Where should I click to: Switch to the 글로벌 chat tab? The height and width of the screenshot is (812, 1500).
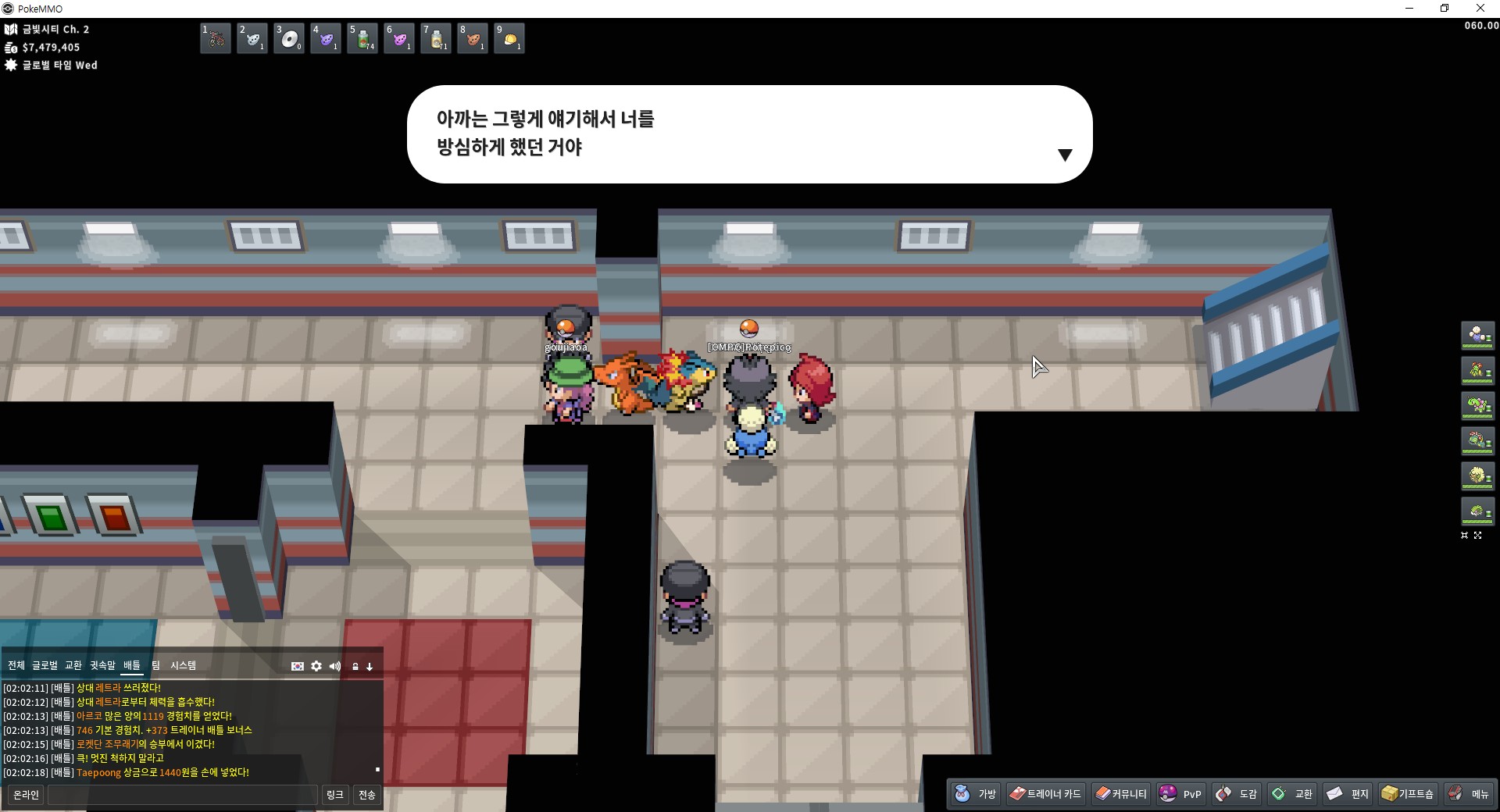[45, 665]
